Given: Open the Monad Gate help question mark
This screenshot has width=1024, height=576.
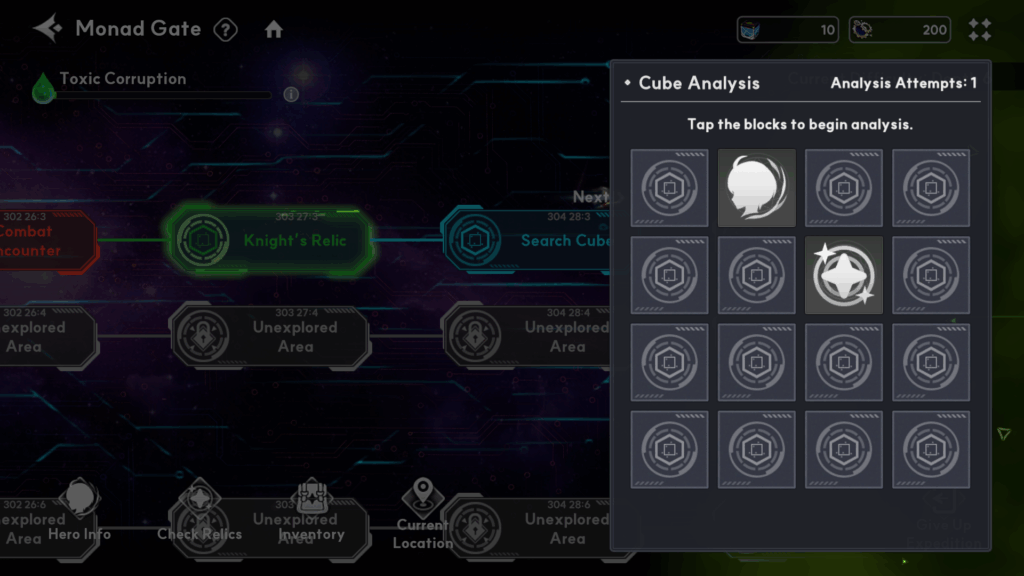Looking at the screenshot, I should pos(226,30).
